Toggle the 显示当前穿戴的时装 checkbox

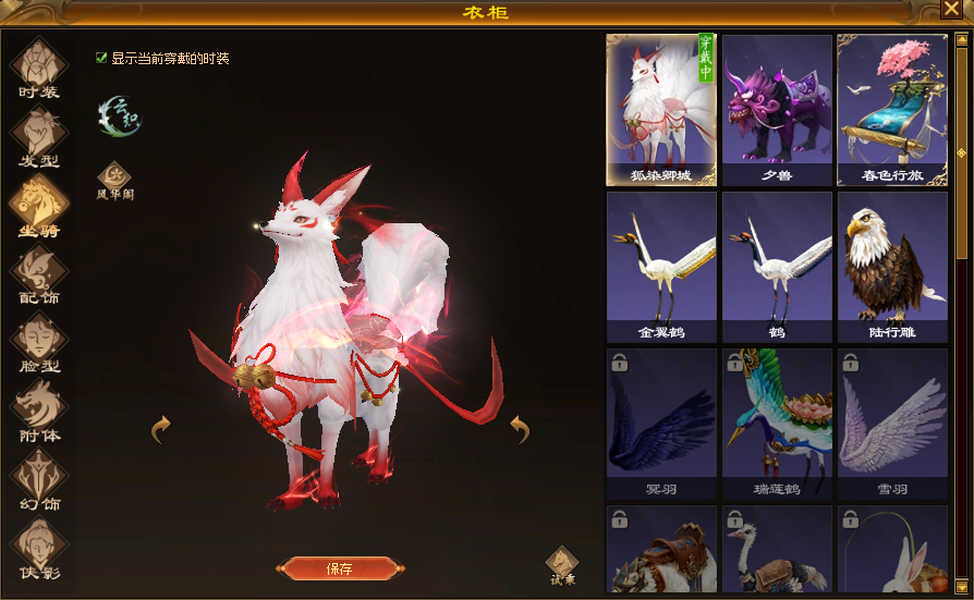(101, 58)
